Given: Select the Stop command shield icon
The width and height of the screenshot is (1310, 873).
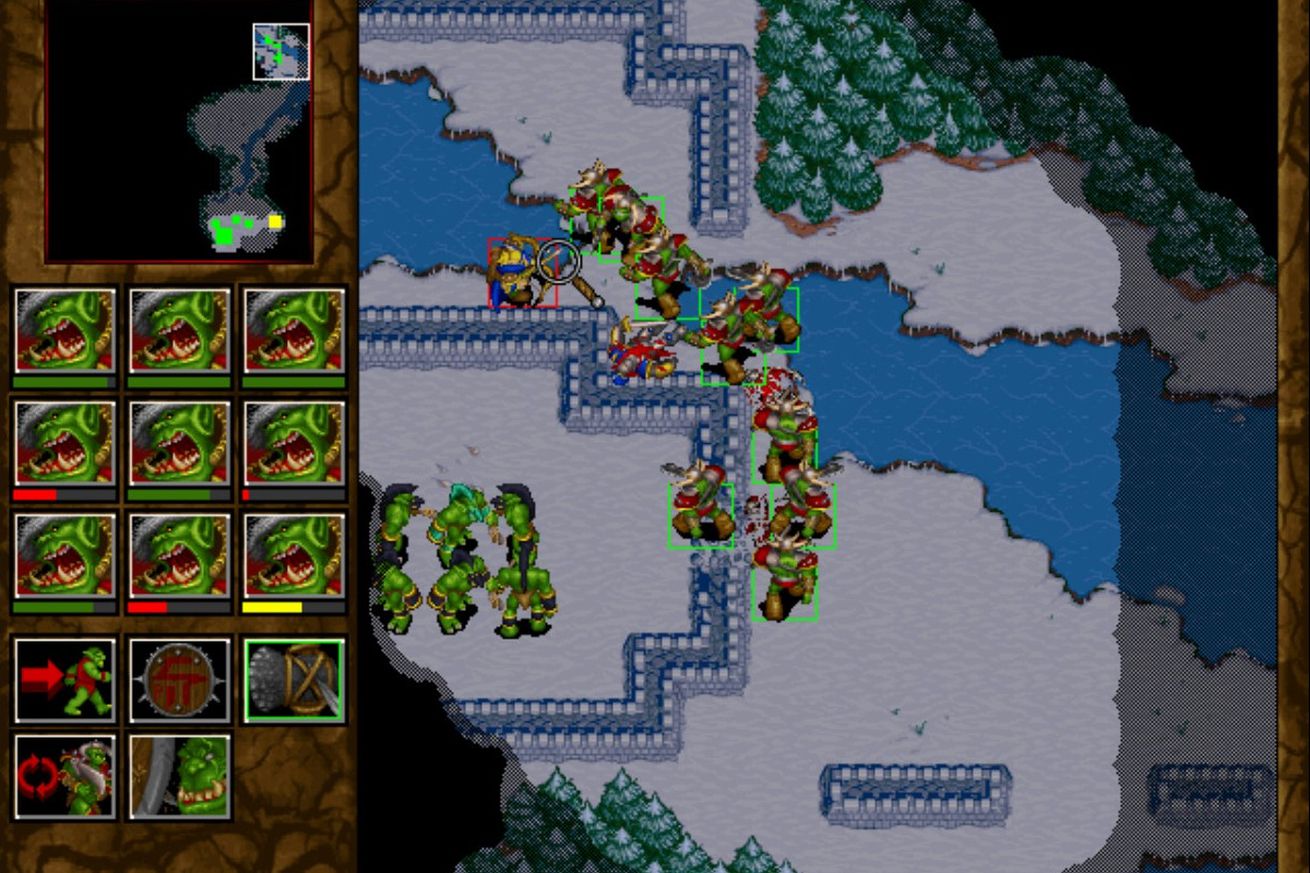Looking at the screenshot, I should click(x=180, y=681).
